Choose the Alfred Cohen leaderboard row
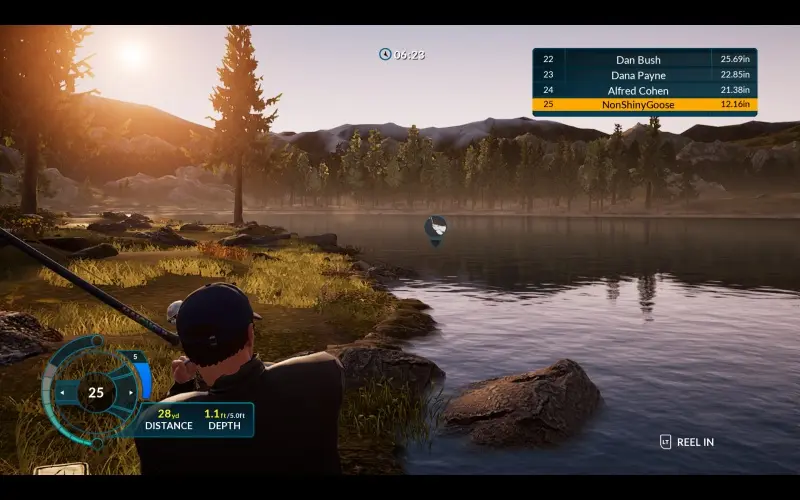Image resolution: width=800 pixels, height=500 pixels. [x=644, y=90]
